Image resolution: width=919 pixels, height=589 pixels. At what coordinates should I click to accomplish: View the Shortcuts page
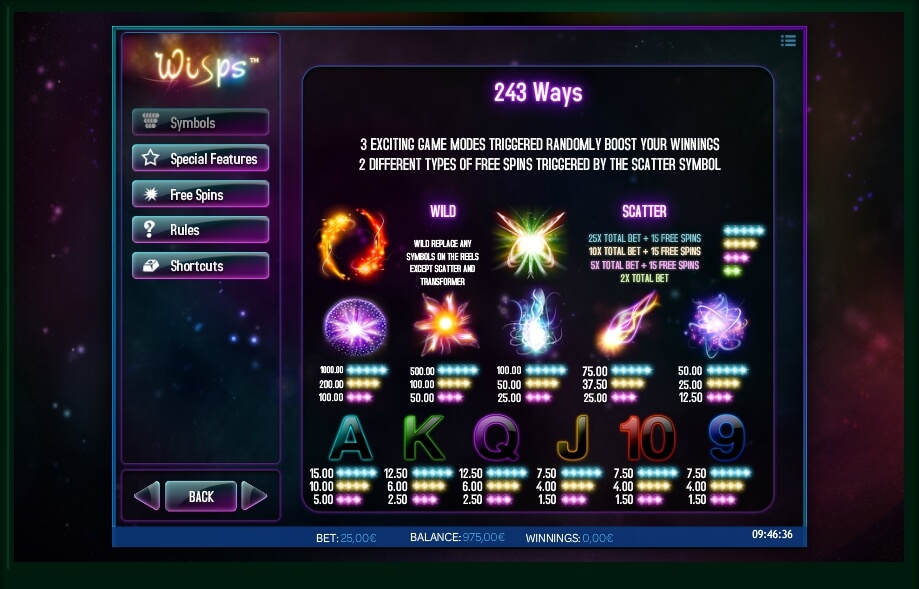(200, 266)
